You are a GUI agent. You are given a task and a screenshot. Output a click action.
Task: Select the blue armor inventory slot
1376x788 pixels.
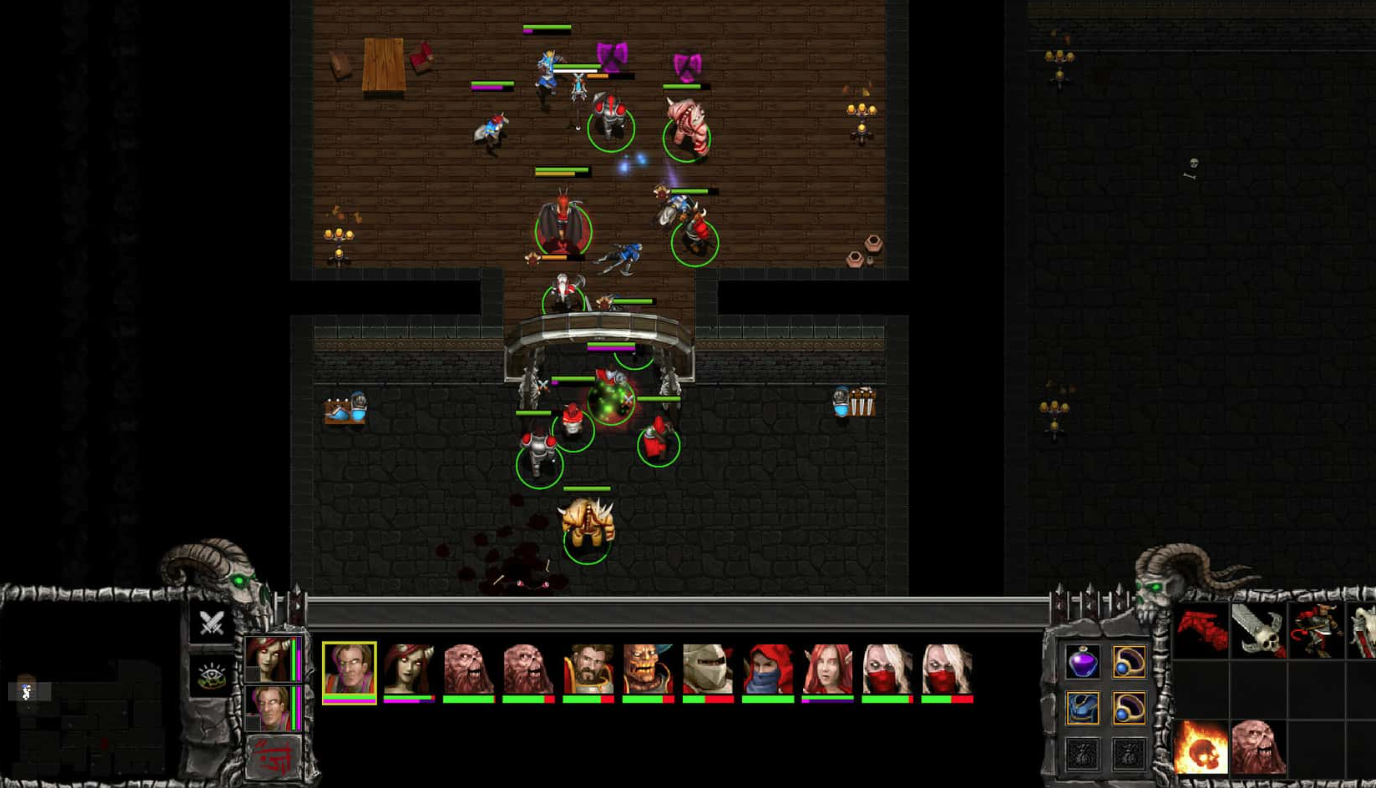coord(1082,708)
